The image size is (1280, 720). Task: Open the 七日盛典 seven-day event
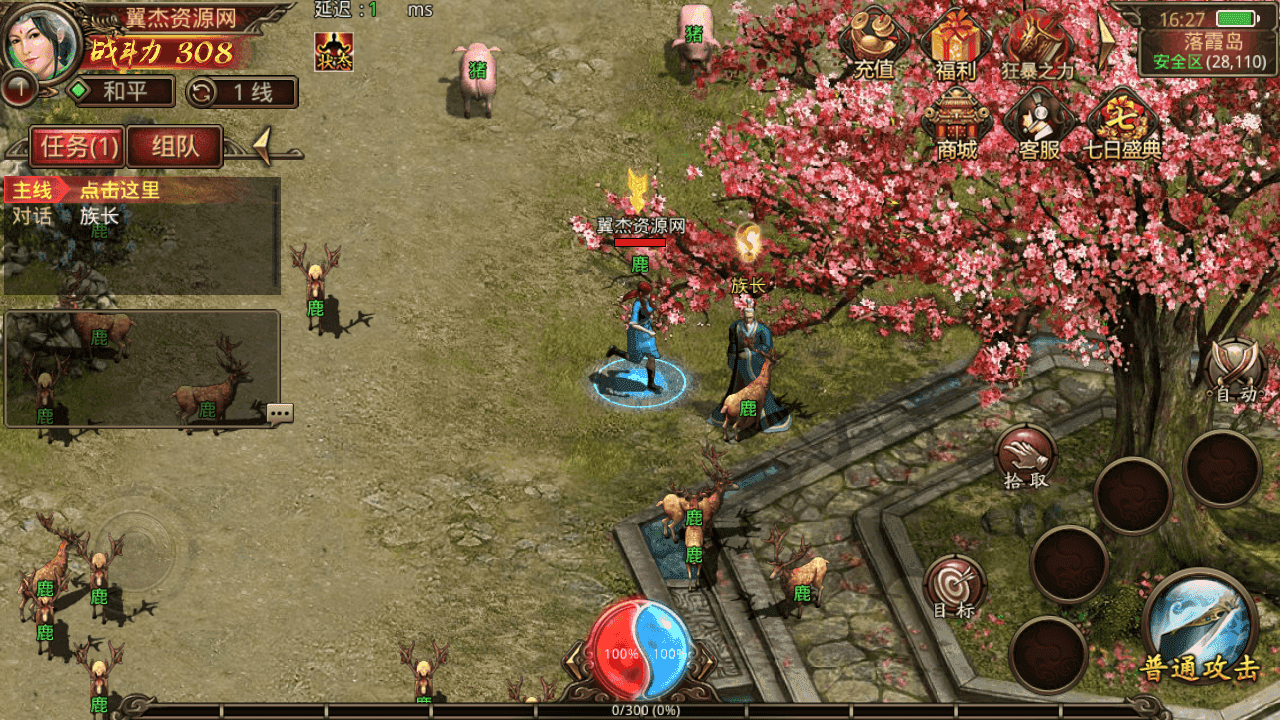coord(1122,123)
